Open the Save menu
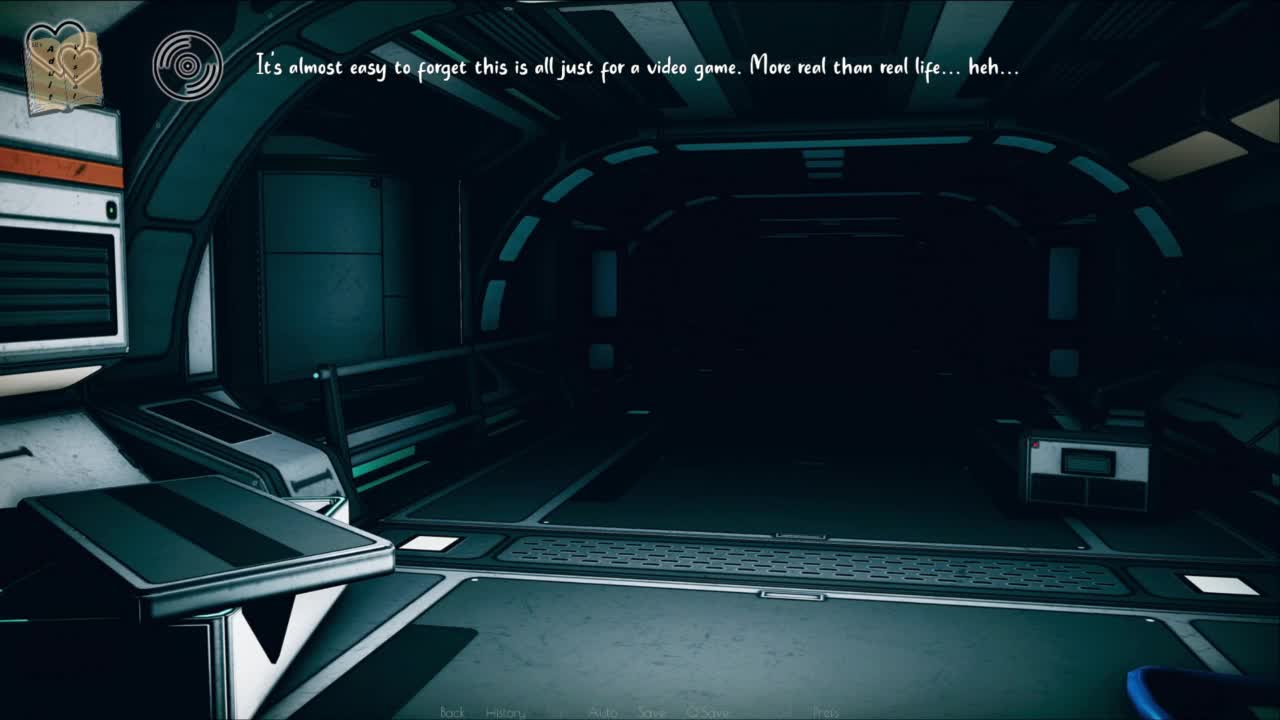This screenshot has height=720, width=1280. tap(652, 712)
